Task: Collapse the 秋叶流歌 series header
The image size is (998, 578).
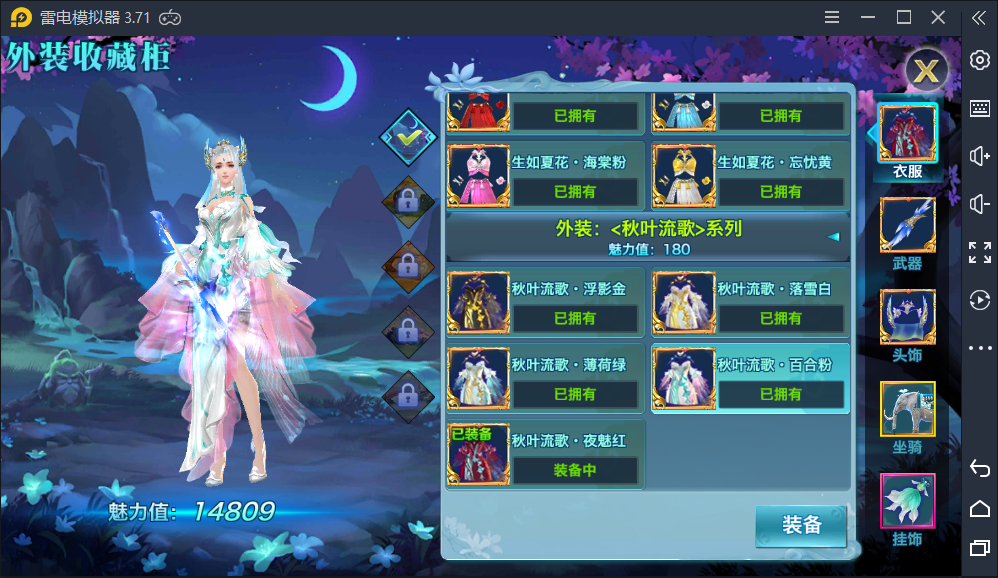Action: pos(832,237)
